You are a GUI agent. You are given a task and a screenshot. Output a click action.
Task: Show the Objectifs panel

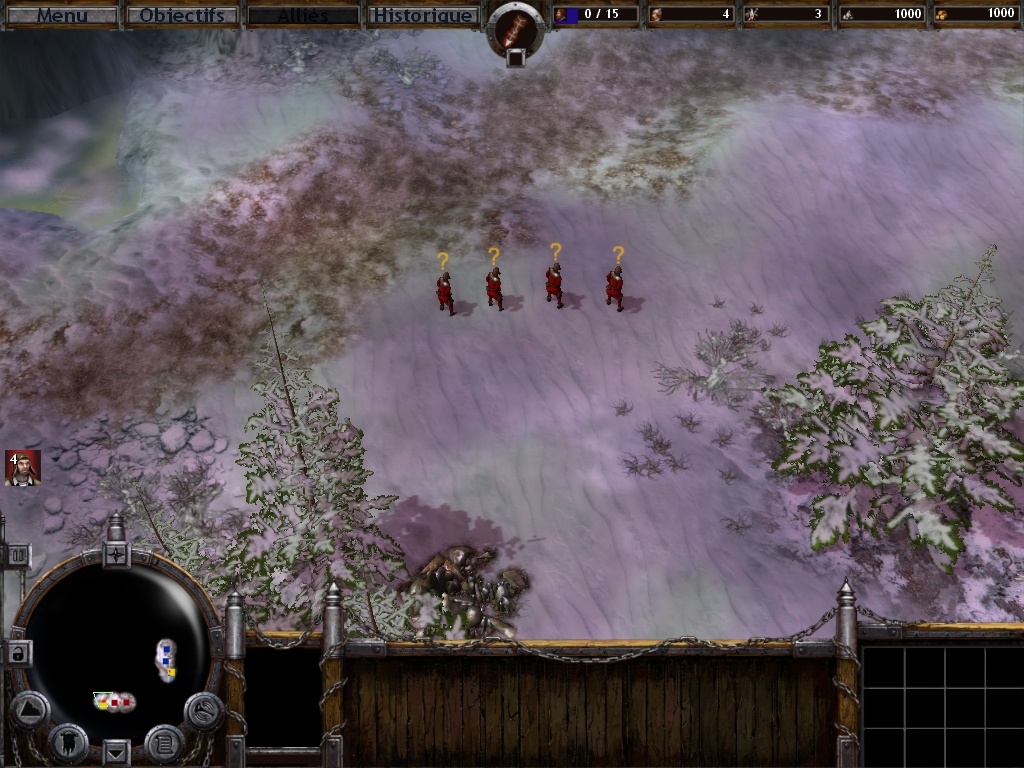coord(182,15)
